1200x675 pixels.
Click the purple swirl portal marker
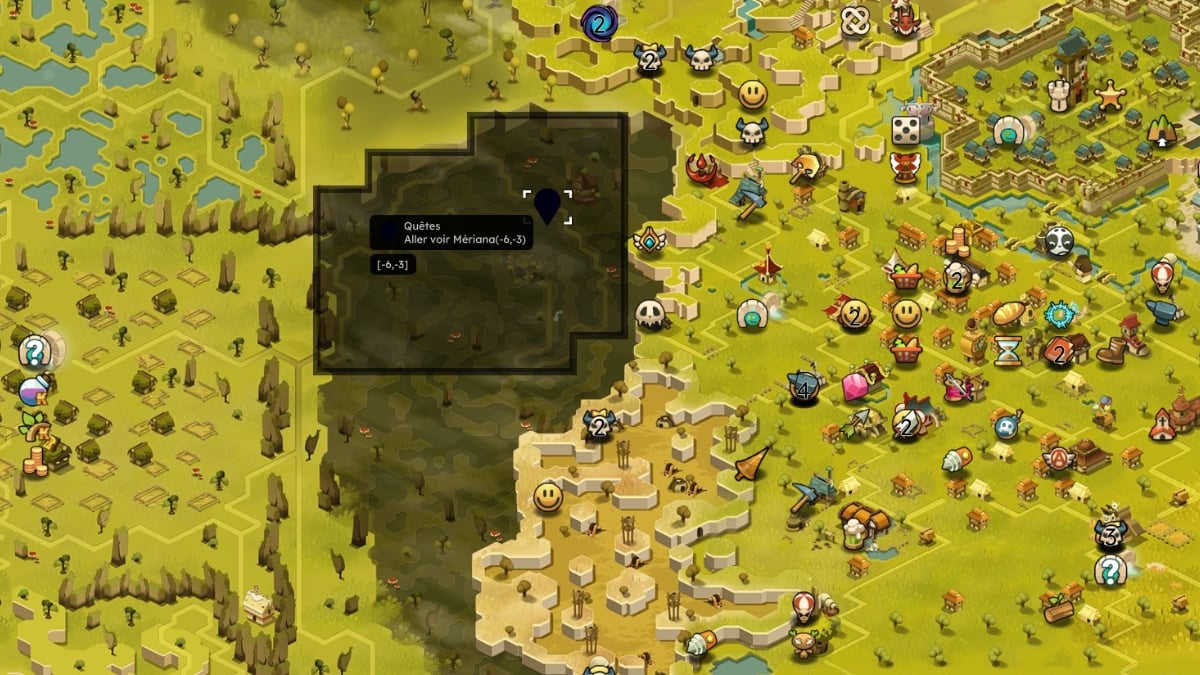pyautogui.click(x=598, y=22)
